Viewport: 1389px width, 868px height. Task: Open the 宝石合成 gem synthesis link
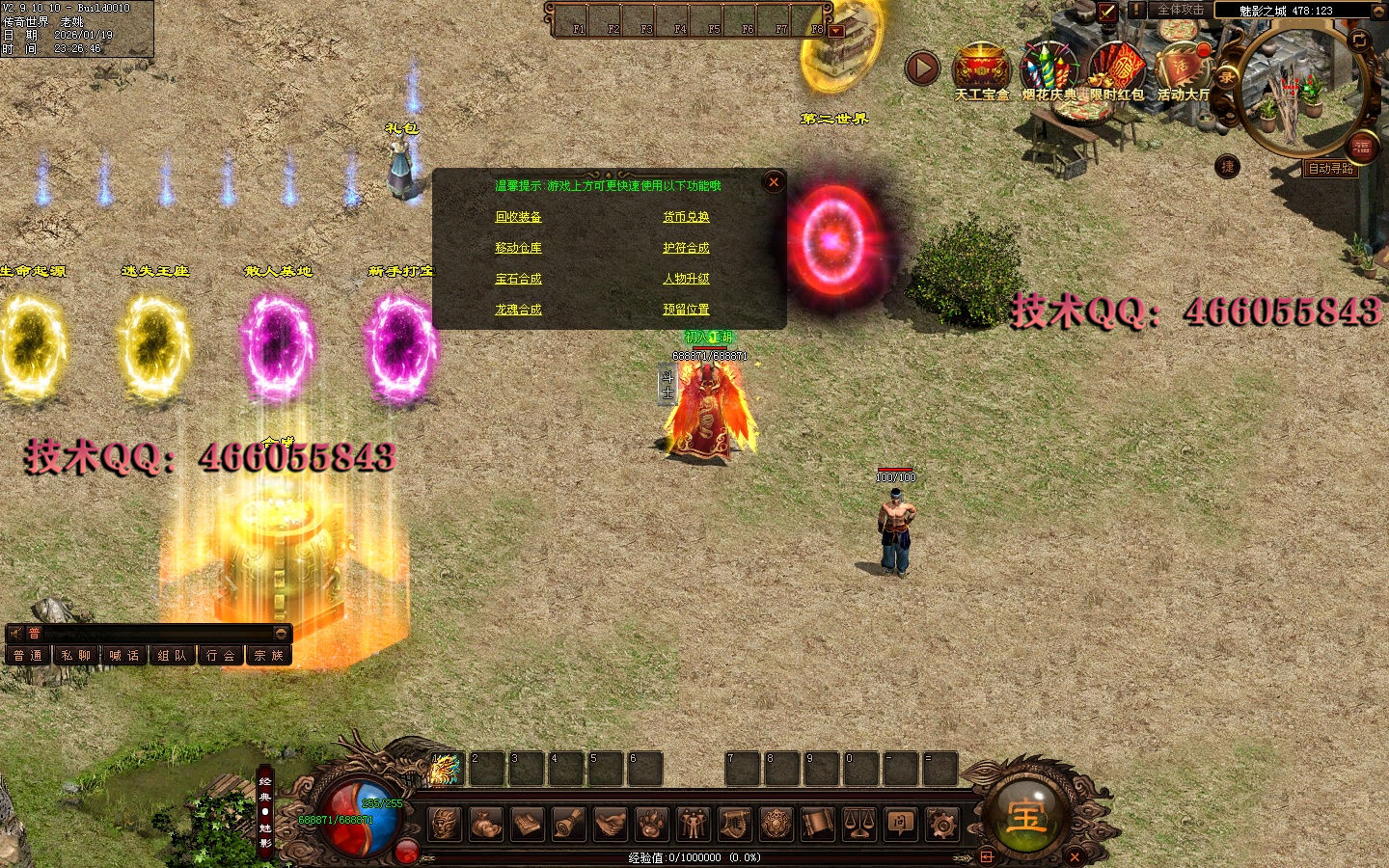tap(518, 279)
